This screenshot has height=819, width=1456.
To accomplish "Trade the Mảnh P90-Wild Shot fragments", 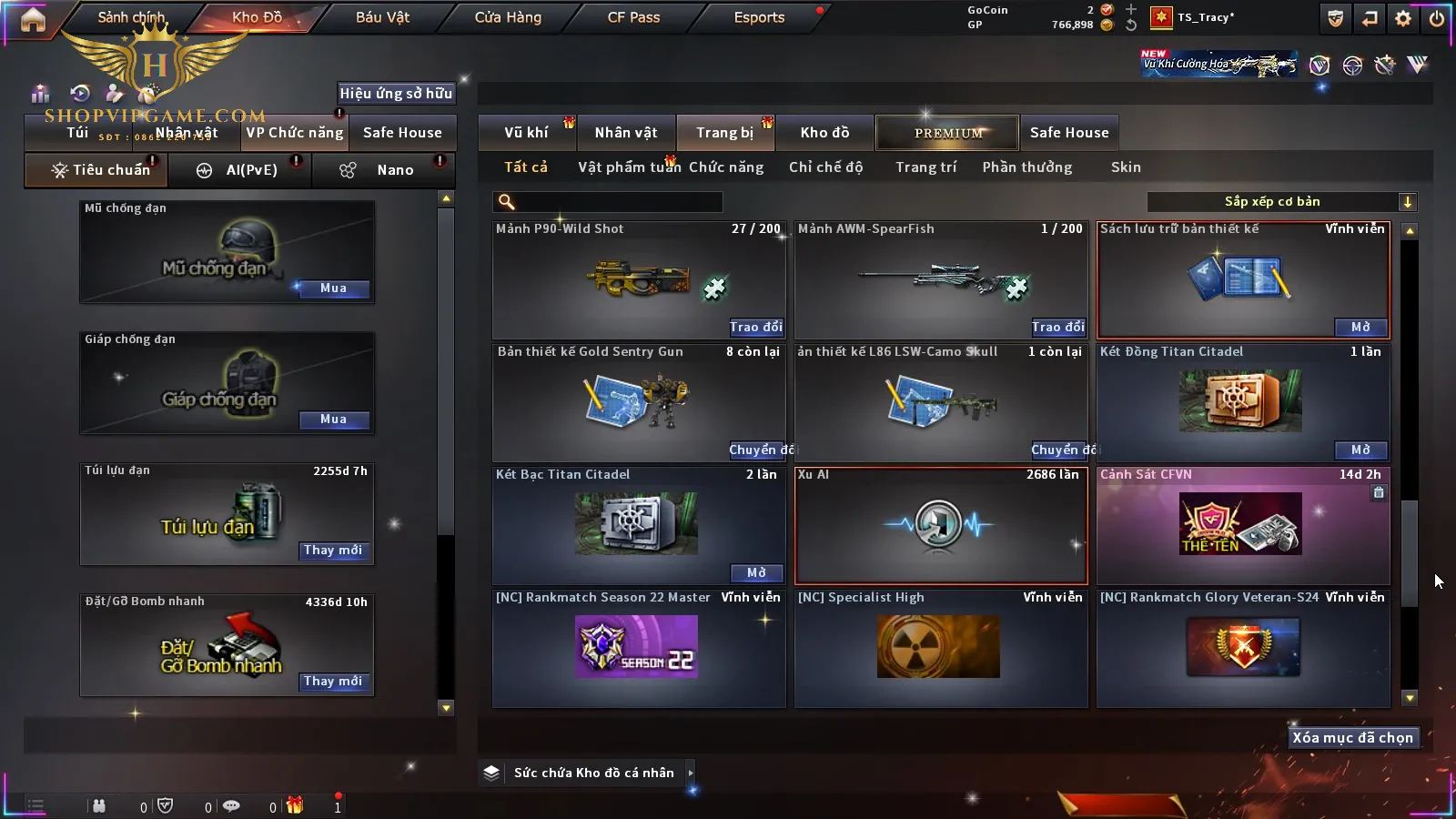I will point(755,327).
